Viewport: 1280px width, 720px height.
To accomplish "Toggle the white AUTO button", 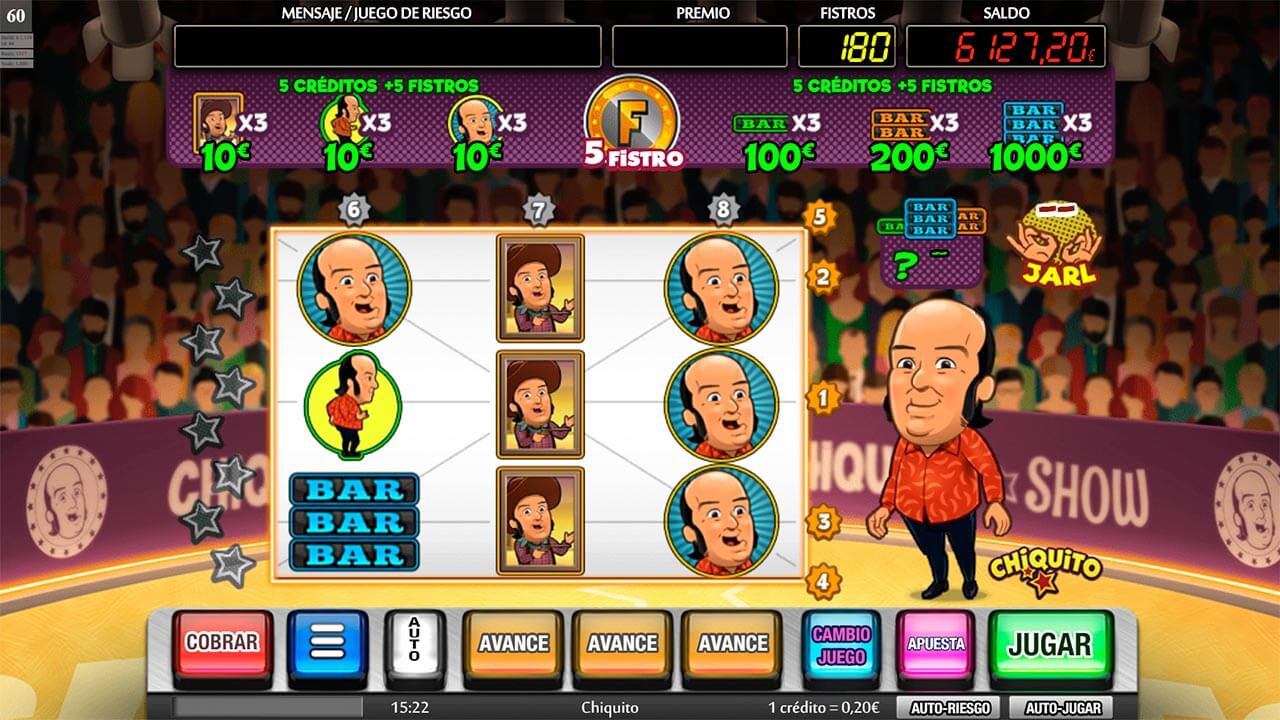I will [413, 641].
